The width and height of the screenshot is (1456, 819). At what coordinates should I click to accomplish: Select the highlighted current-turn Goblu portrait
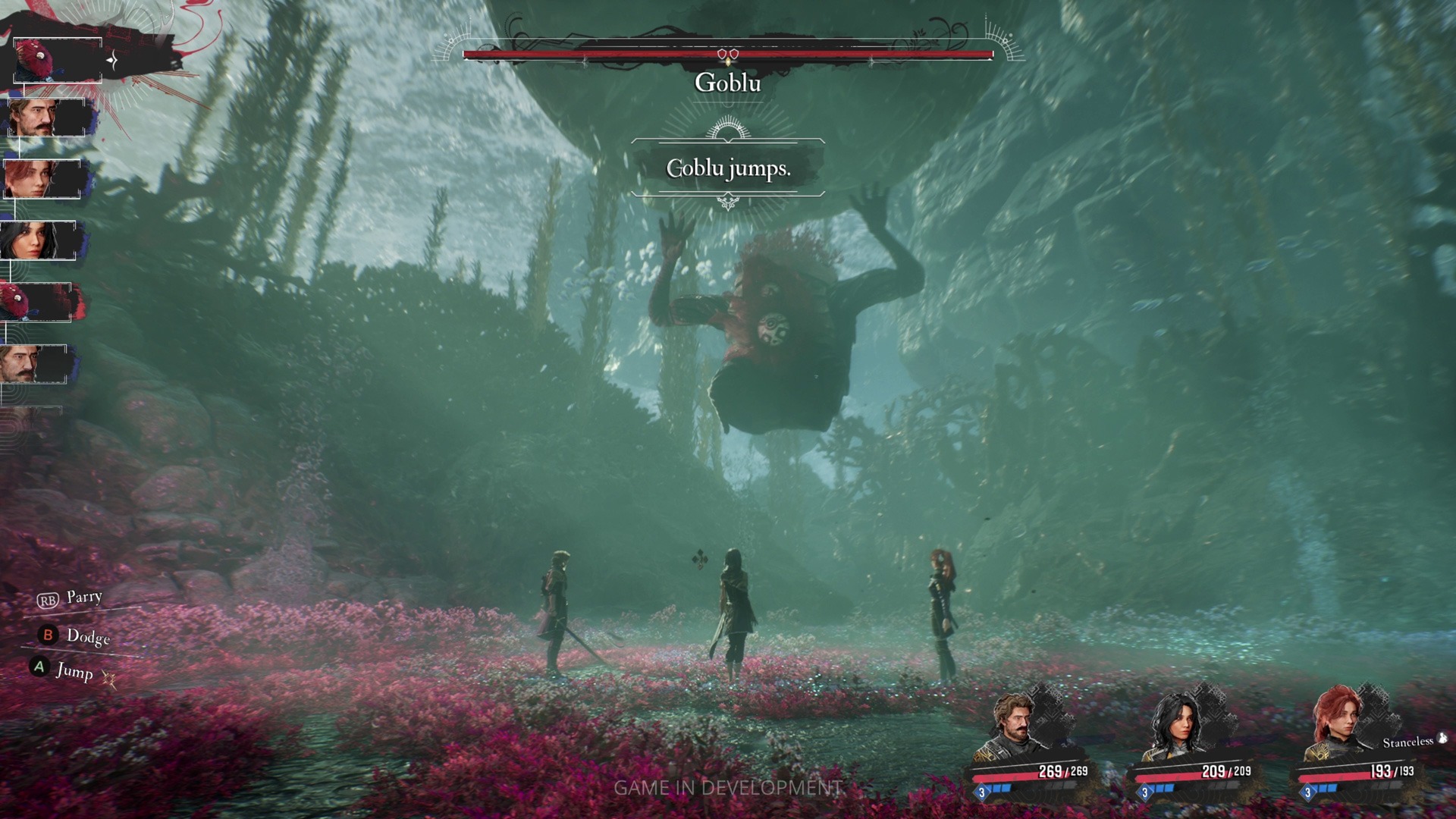coord(57,60)
